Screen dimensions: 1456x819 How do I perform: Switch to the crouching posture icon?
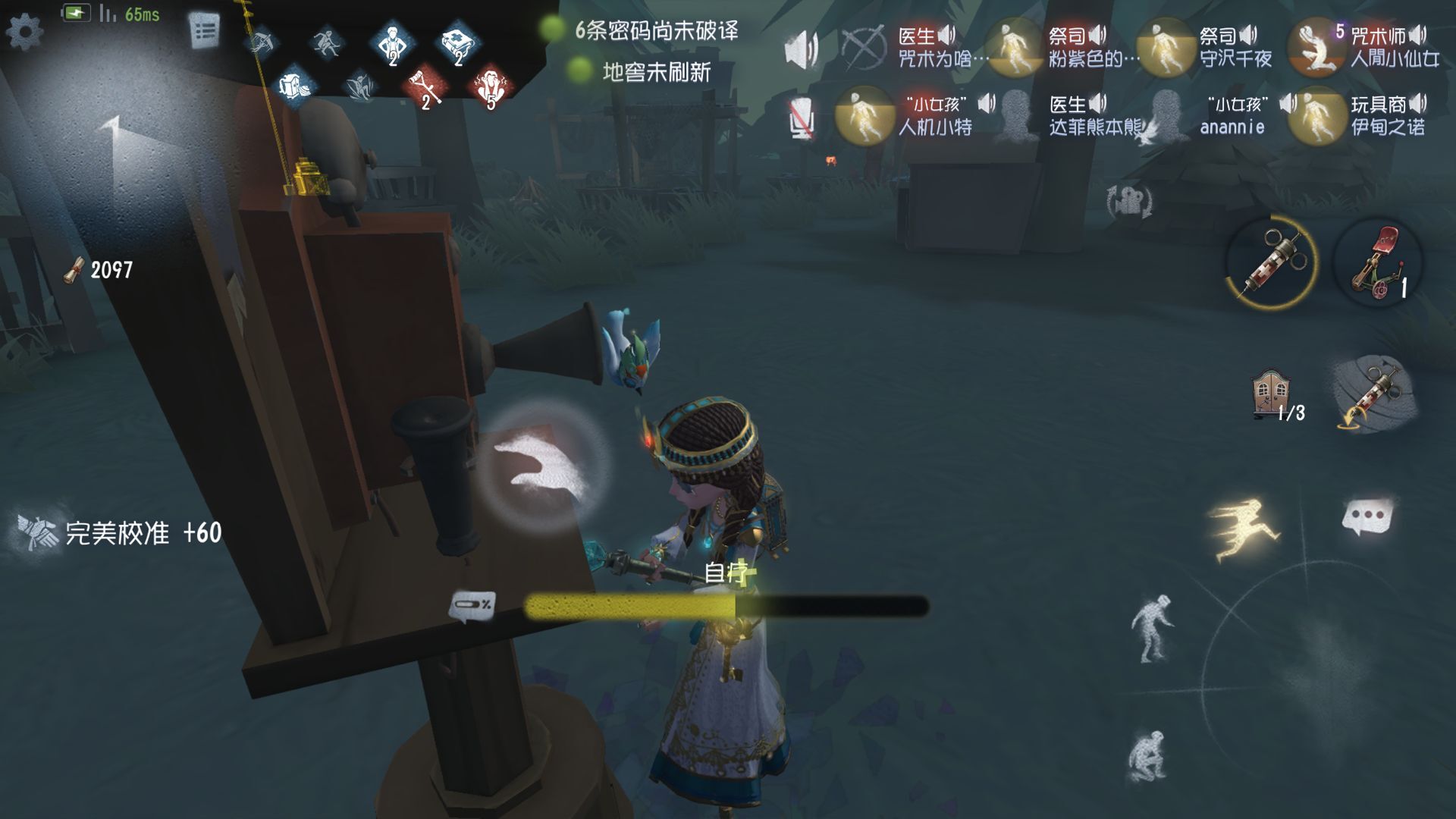pos(1145,755)
